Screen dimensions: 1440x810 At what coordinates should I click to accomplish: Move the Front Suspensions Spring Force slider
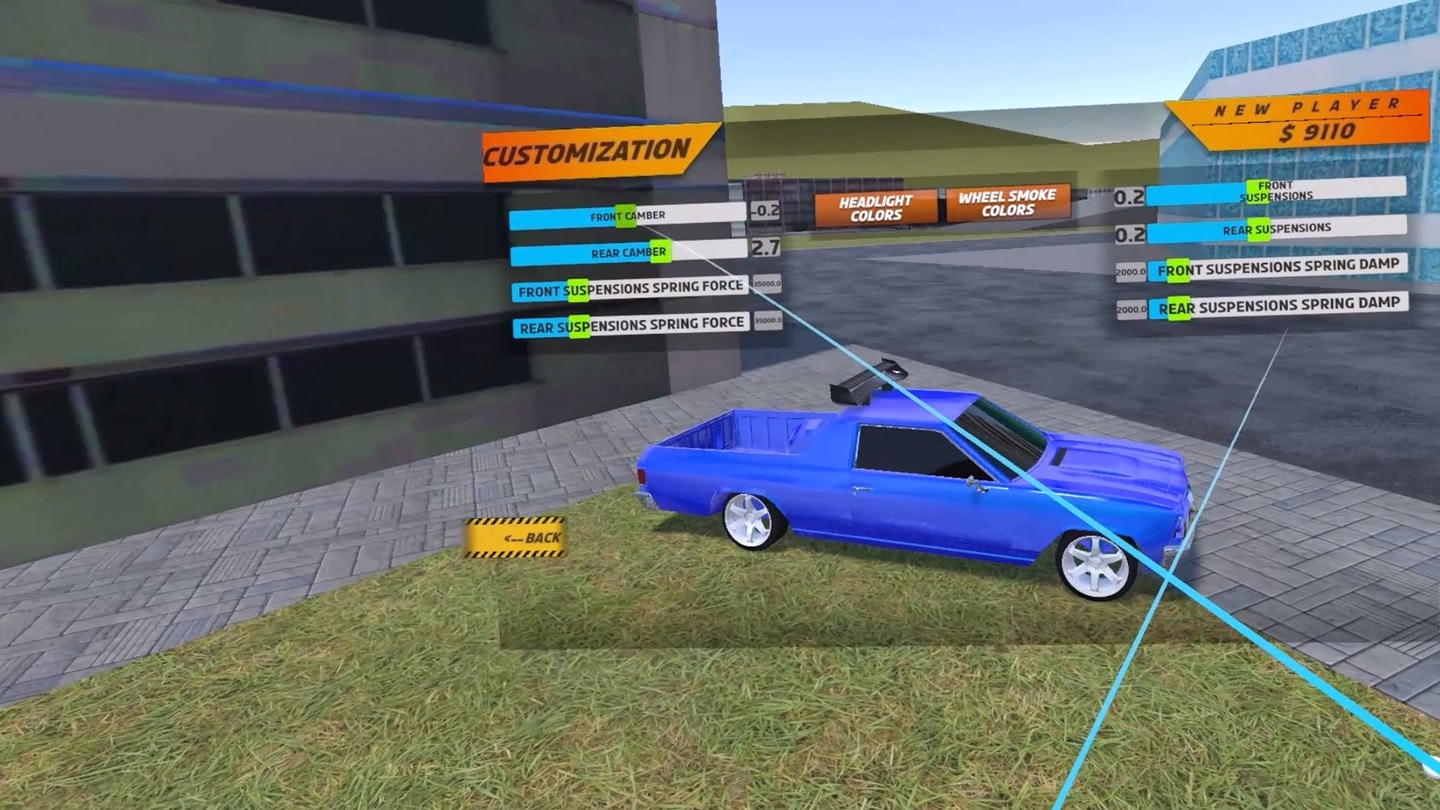578,291
